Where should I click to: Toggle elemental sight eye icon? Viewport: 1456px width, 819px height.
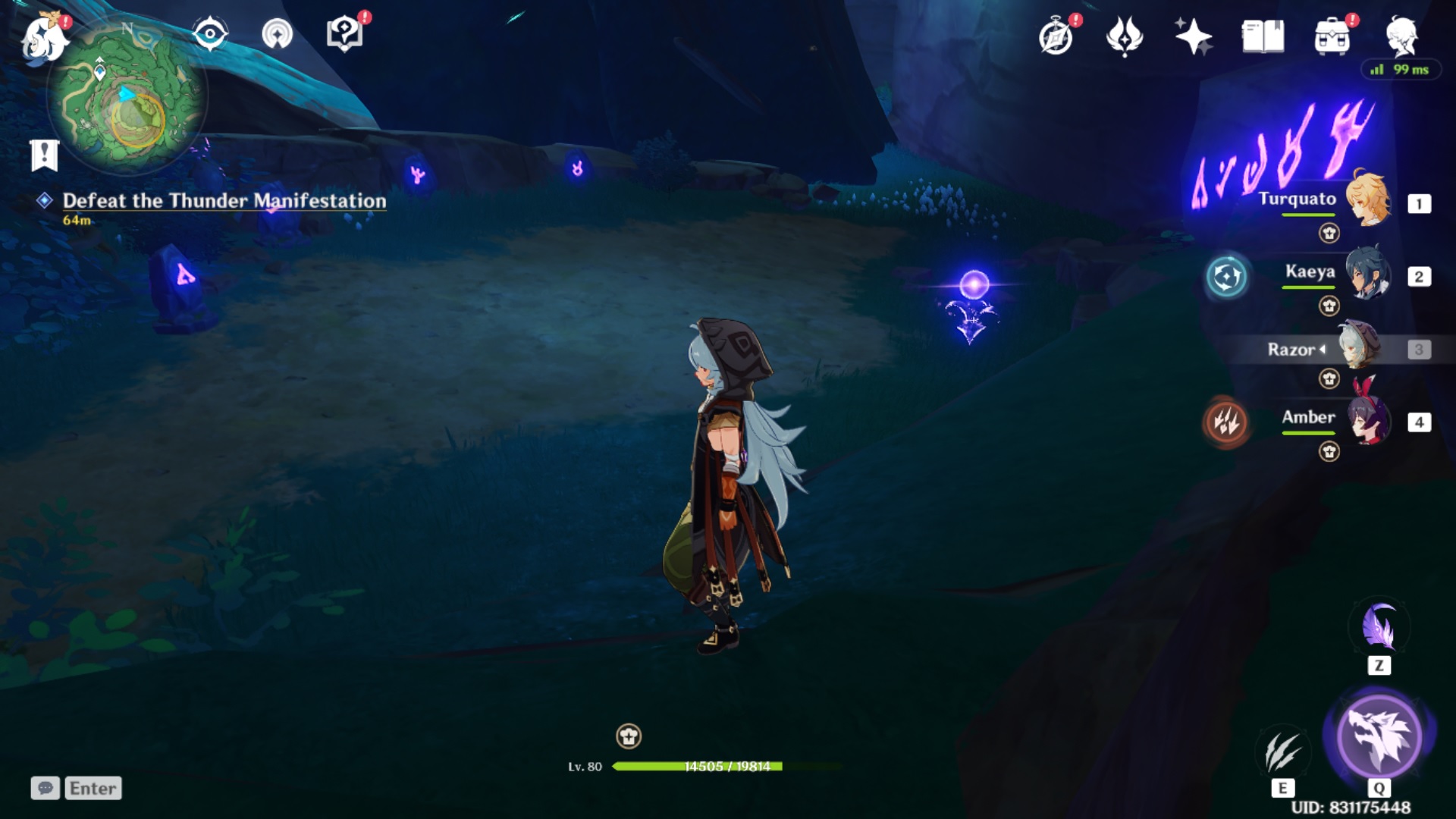tap(209, 34)
